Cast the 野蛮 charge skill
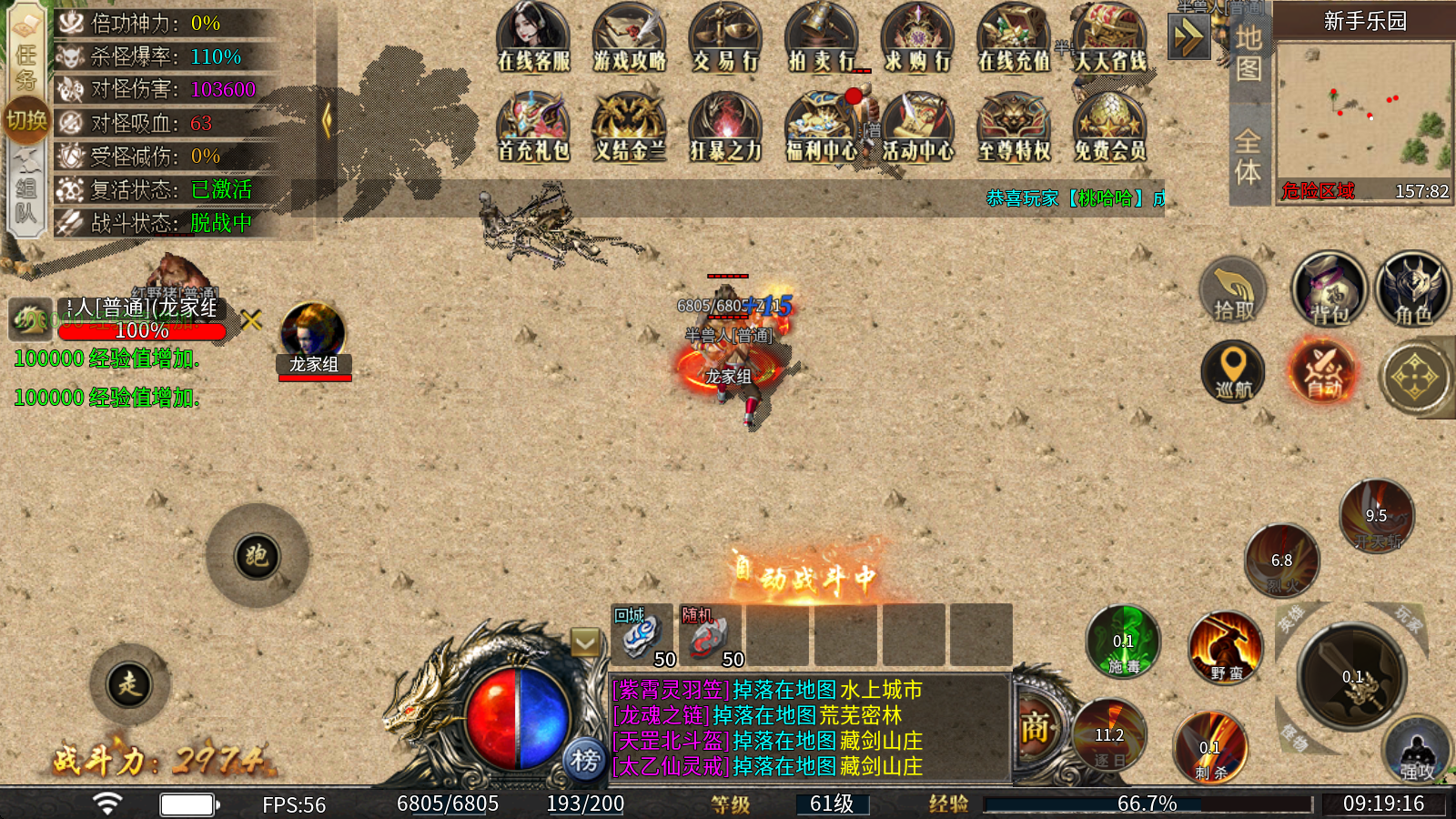This screenshot has width=1456, height=819. [x=1226, y=649]
